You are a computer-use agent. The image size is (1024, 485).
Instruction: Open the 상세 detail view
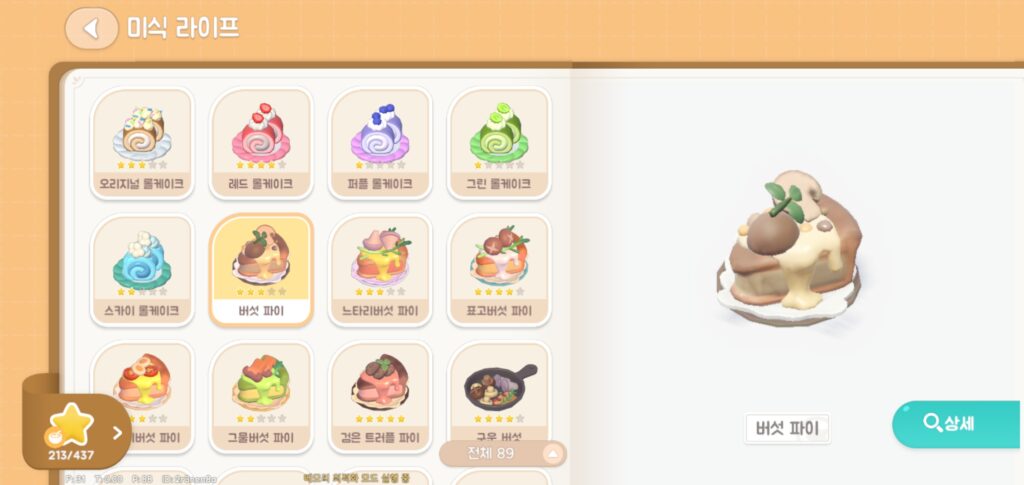pos(955,424)
